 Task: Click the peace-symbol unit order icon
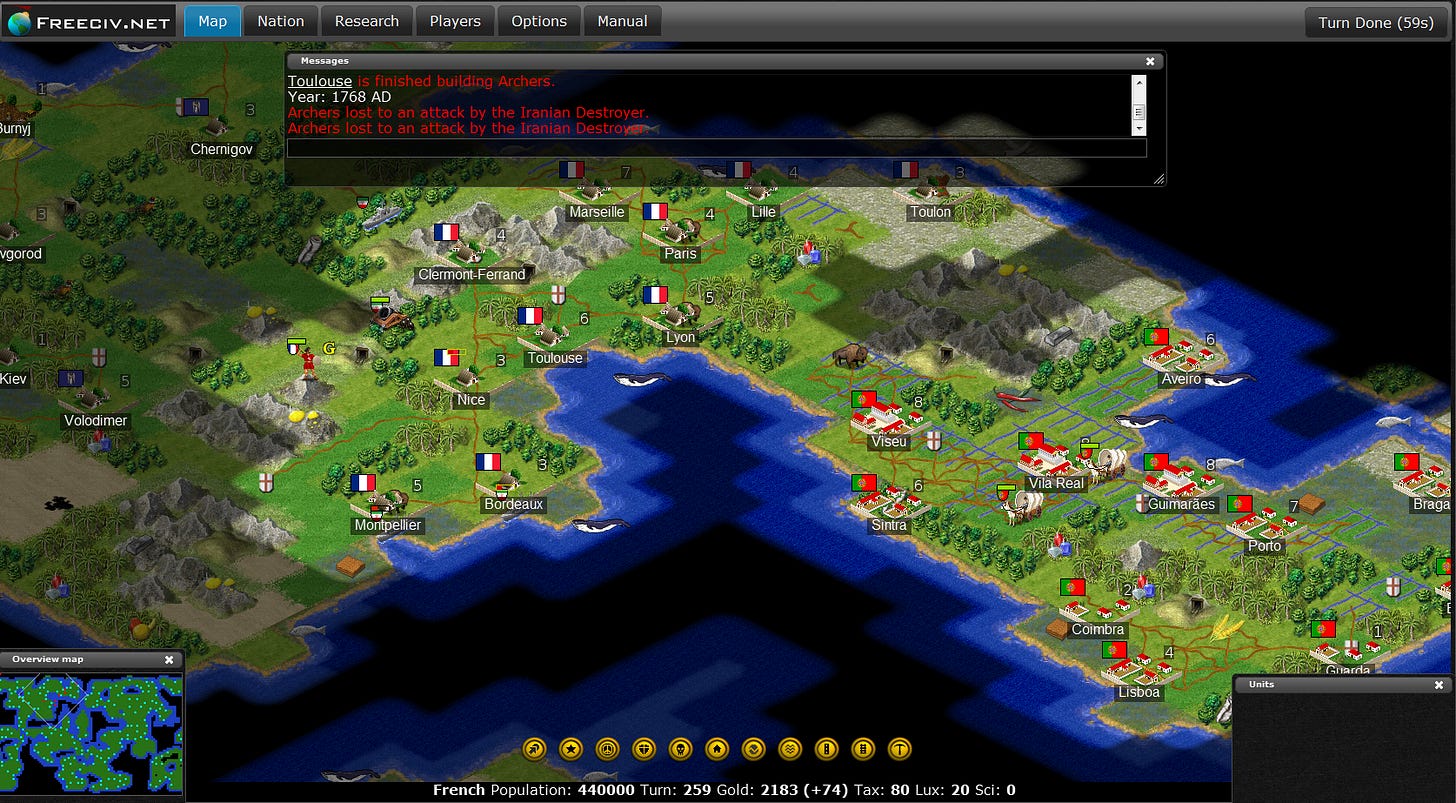pos(608,749)
